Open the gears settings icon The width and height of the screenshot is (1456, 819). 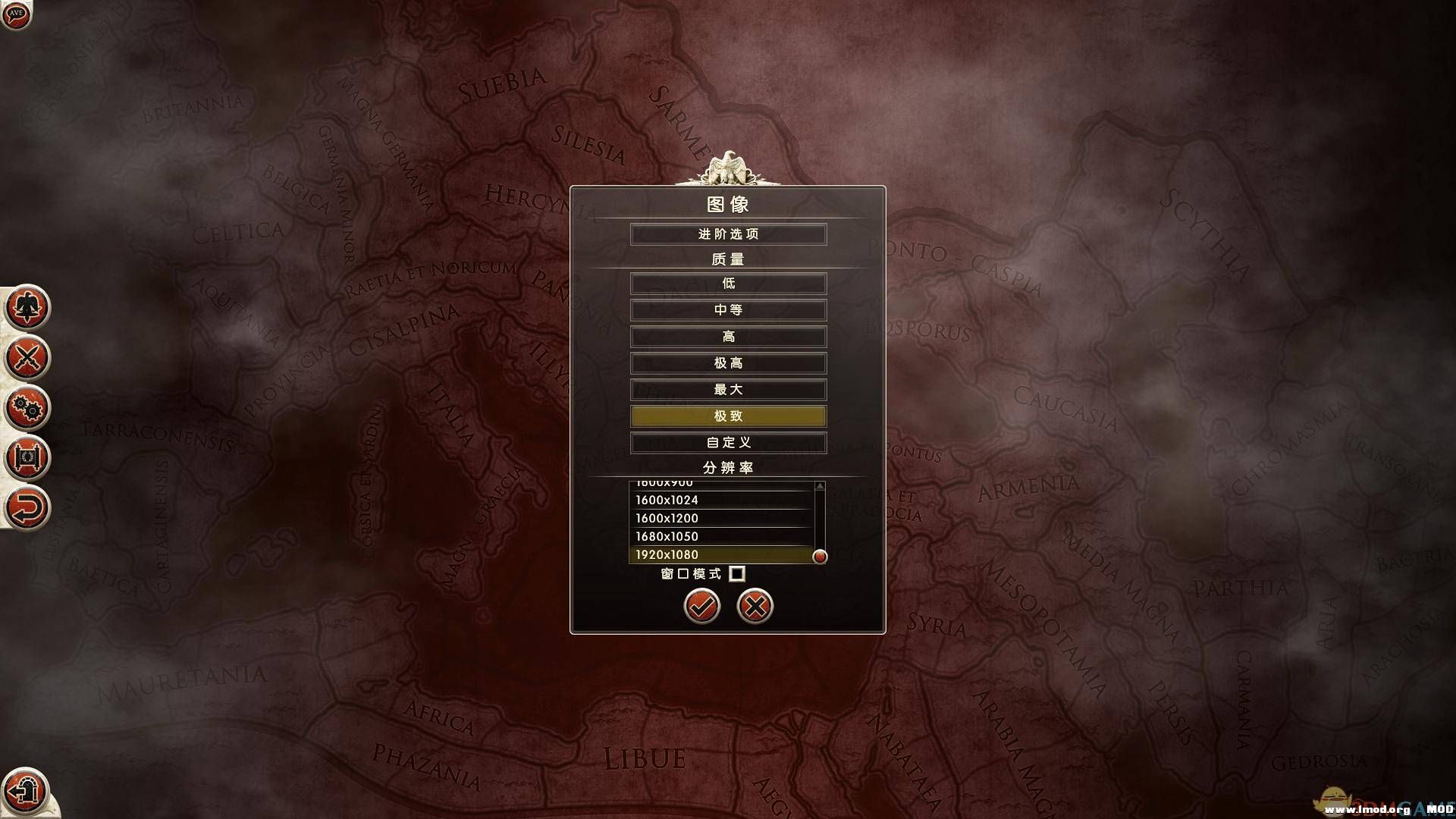tap(25, 408)
